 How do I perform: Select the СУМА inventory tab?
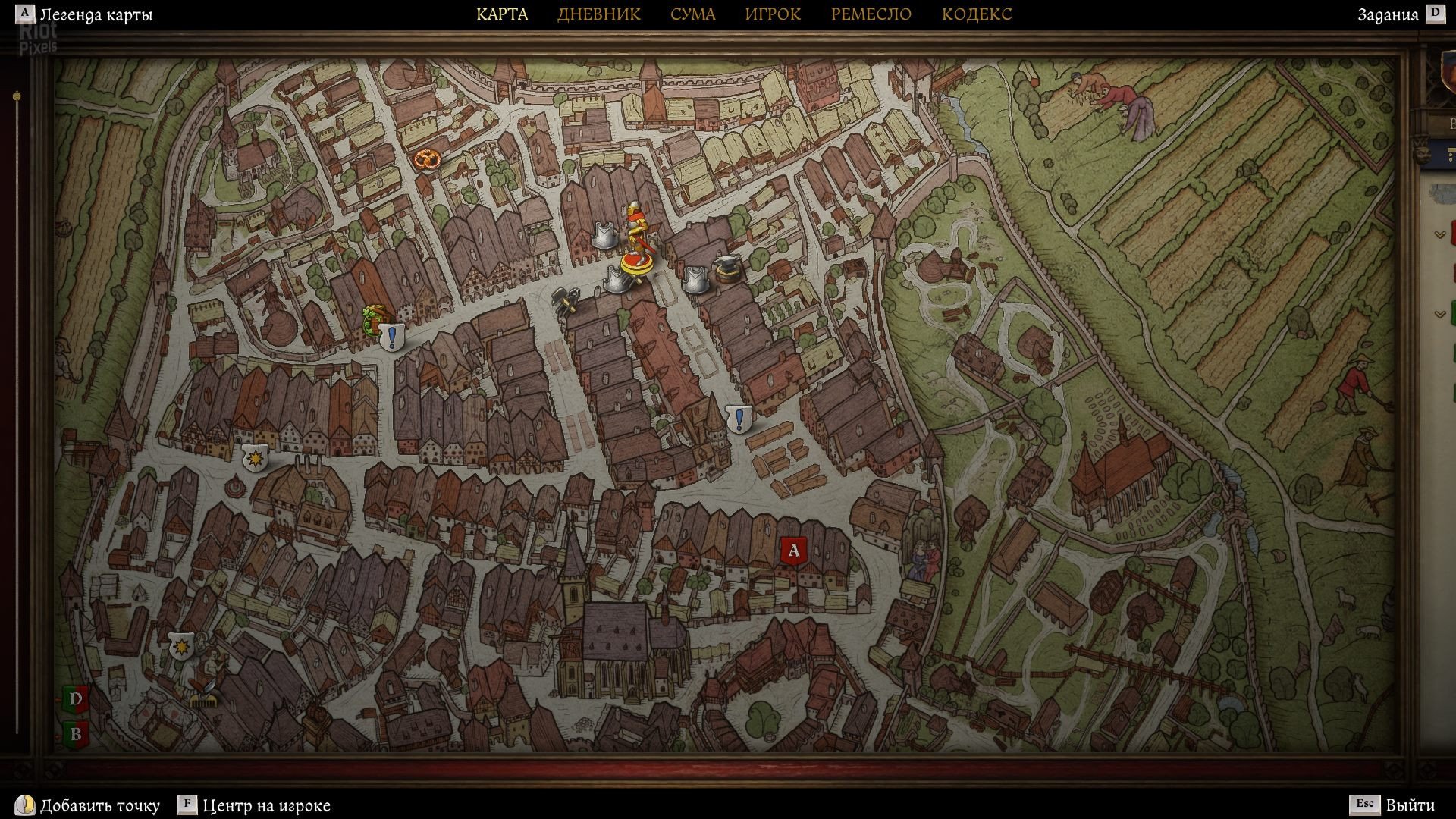pos(692,14)
